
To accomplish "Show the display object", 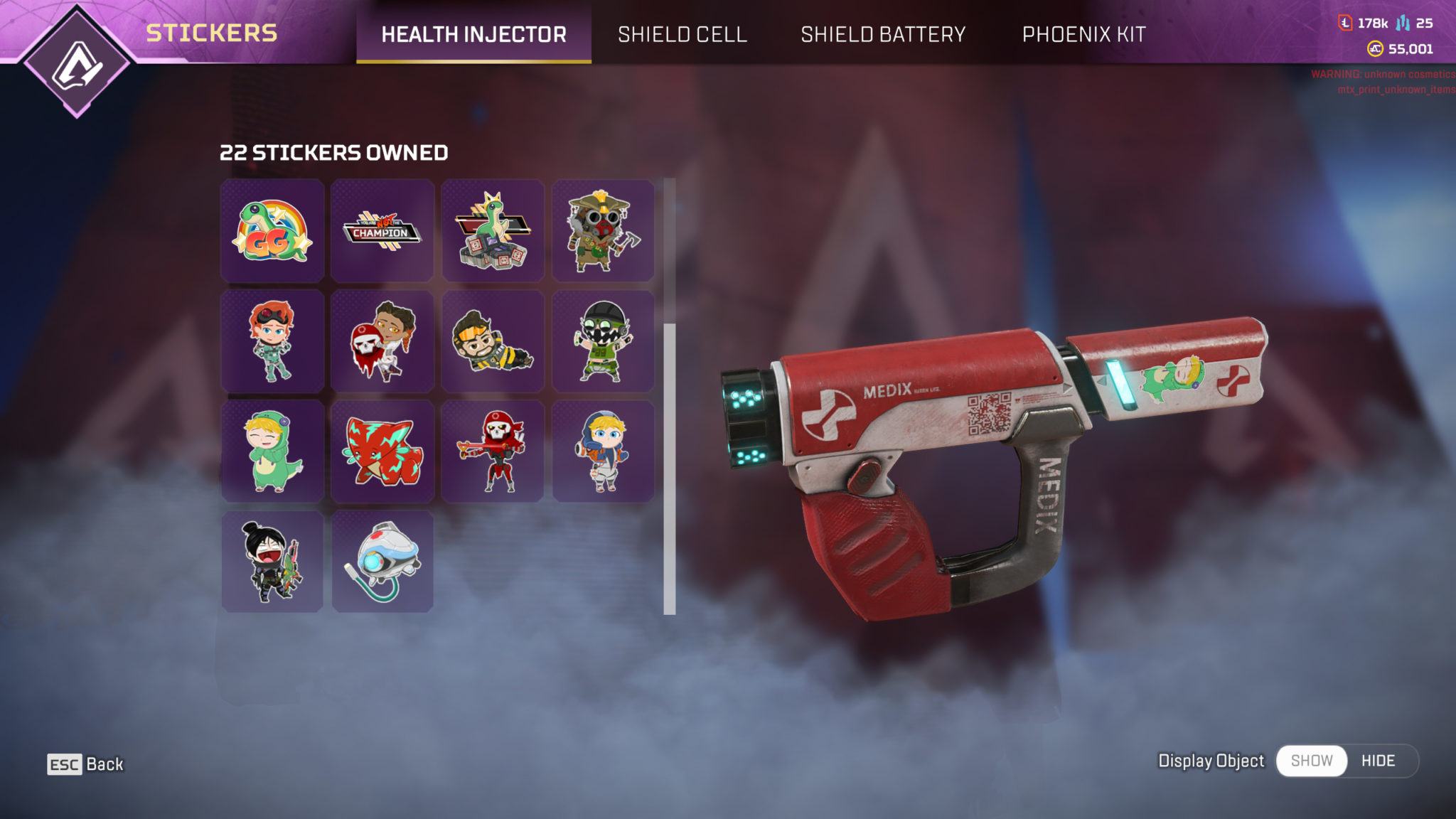I will tap(1312, 760).
